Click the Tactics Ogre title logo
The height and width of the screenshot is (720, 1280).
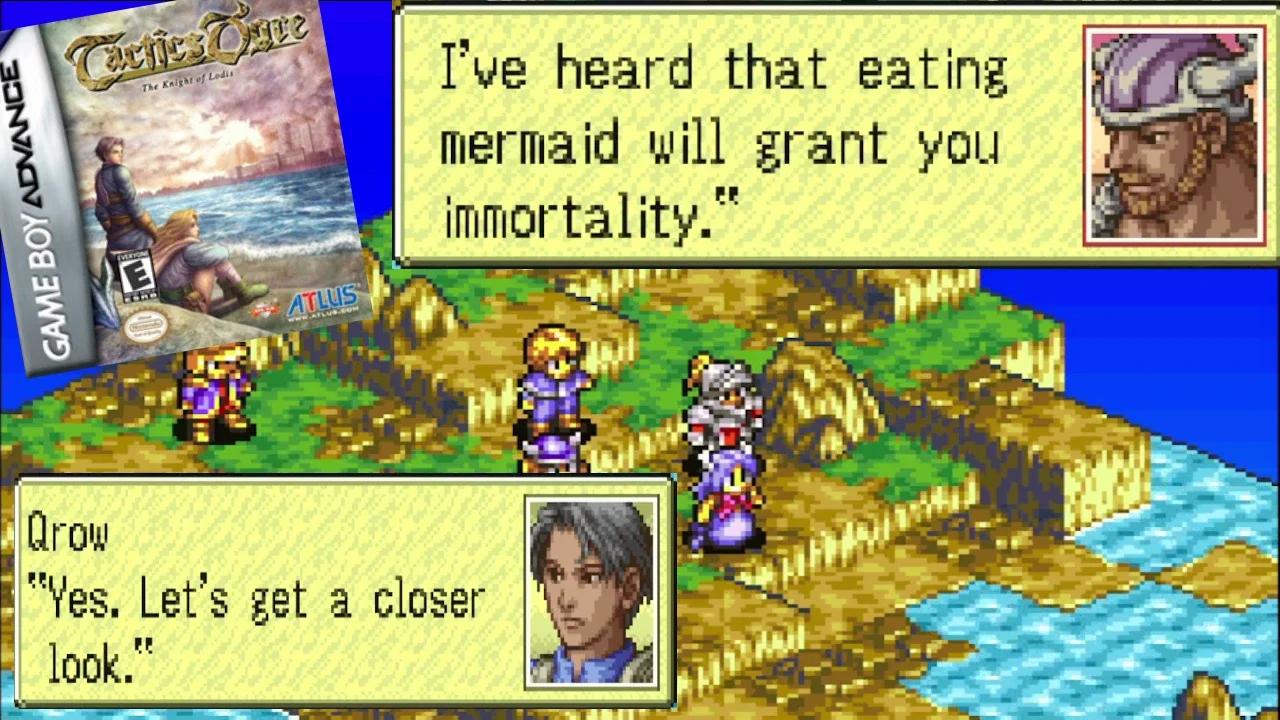[185, 47]
